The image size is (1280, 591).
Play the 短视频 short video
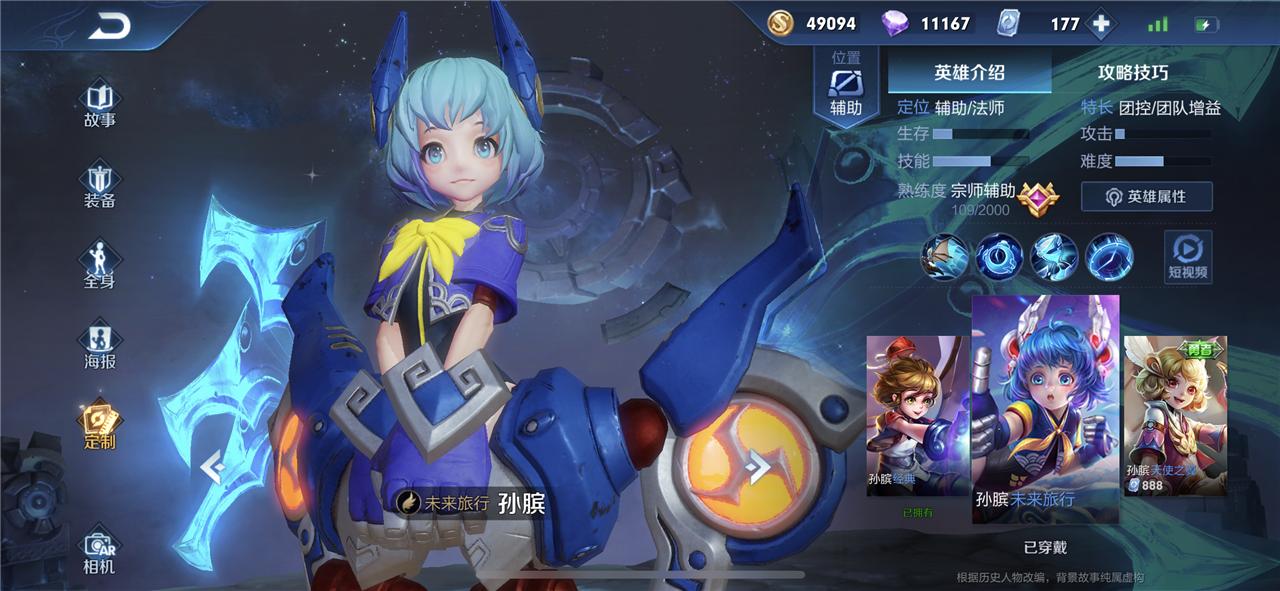(1187, 256)
